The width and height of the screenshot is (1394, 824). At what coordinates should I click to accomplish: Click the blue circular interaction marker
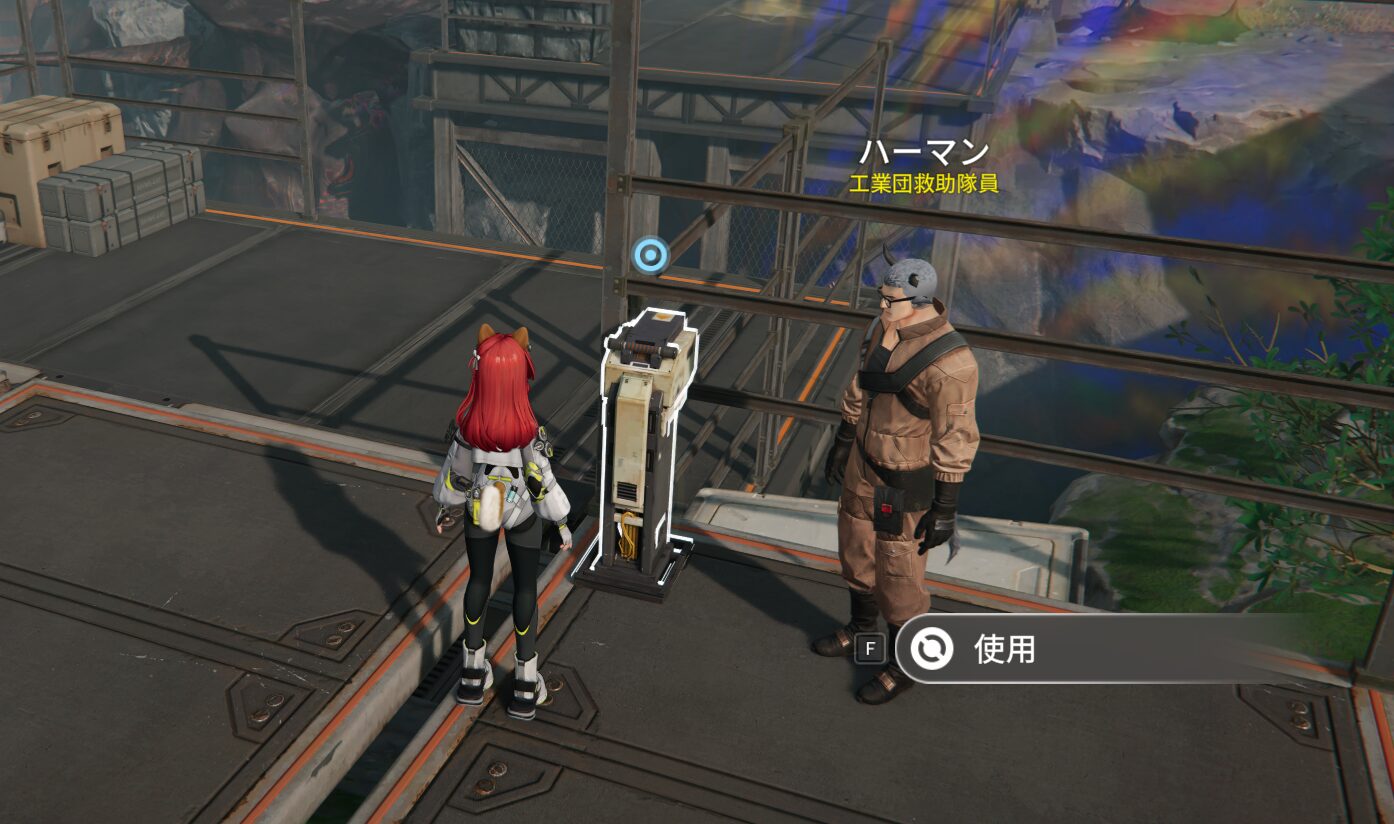click(x=650, y=255)
